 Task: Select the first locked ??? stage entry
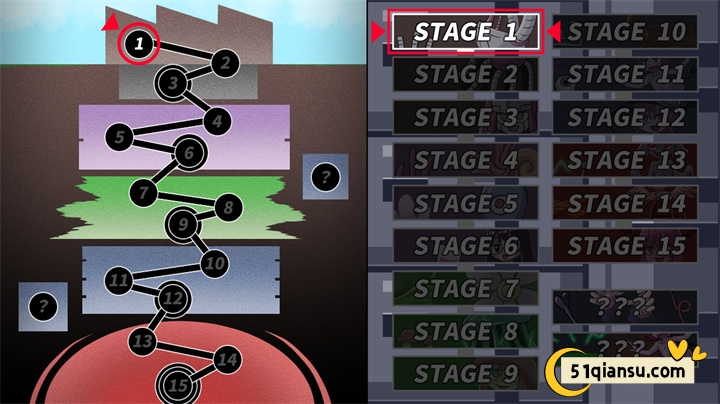click(626, 306)
